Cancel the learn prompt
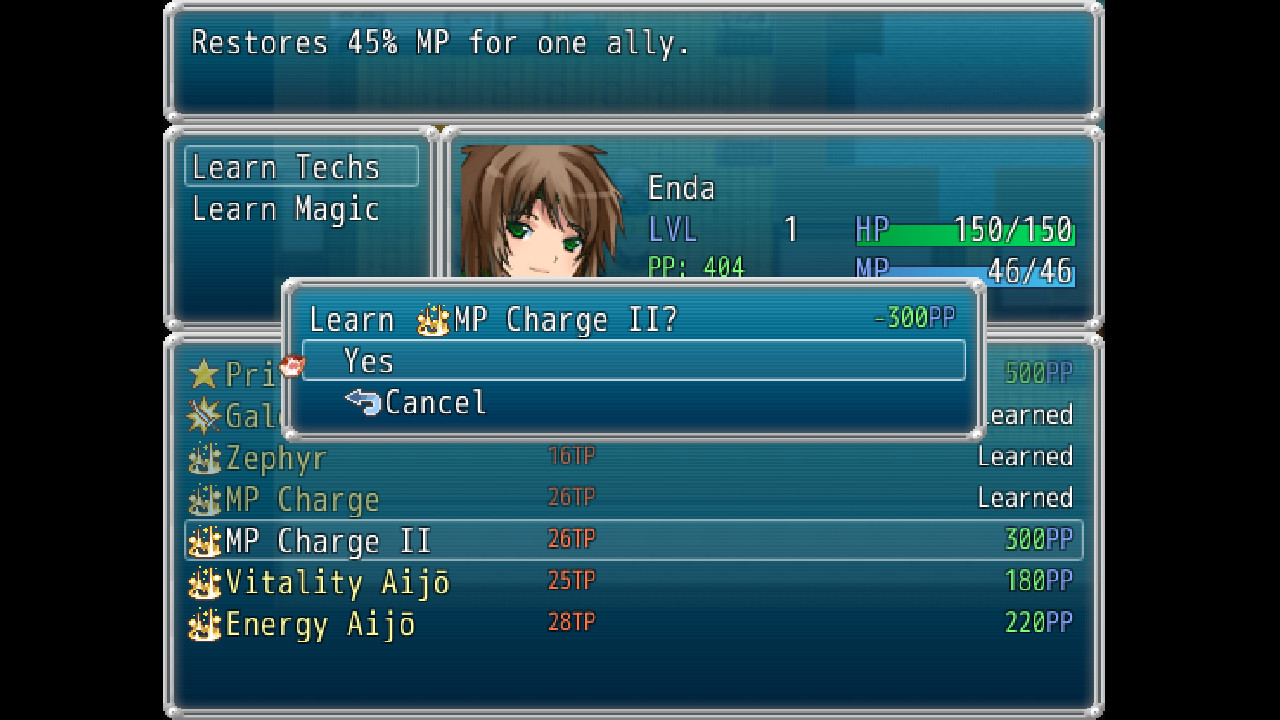 pyautogui.click(x=435, y=403)
